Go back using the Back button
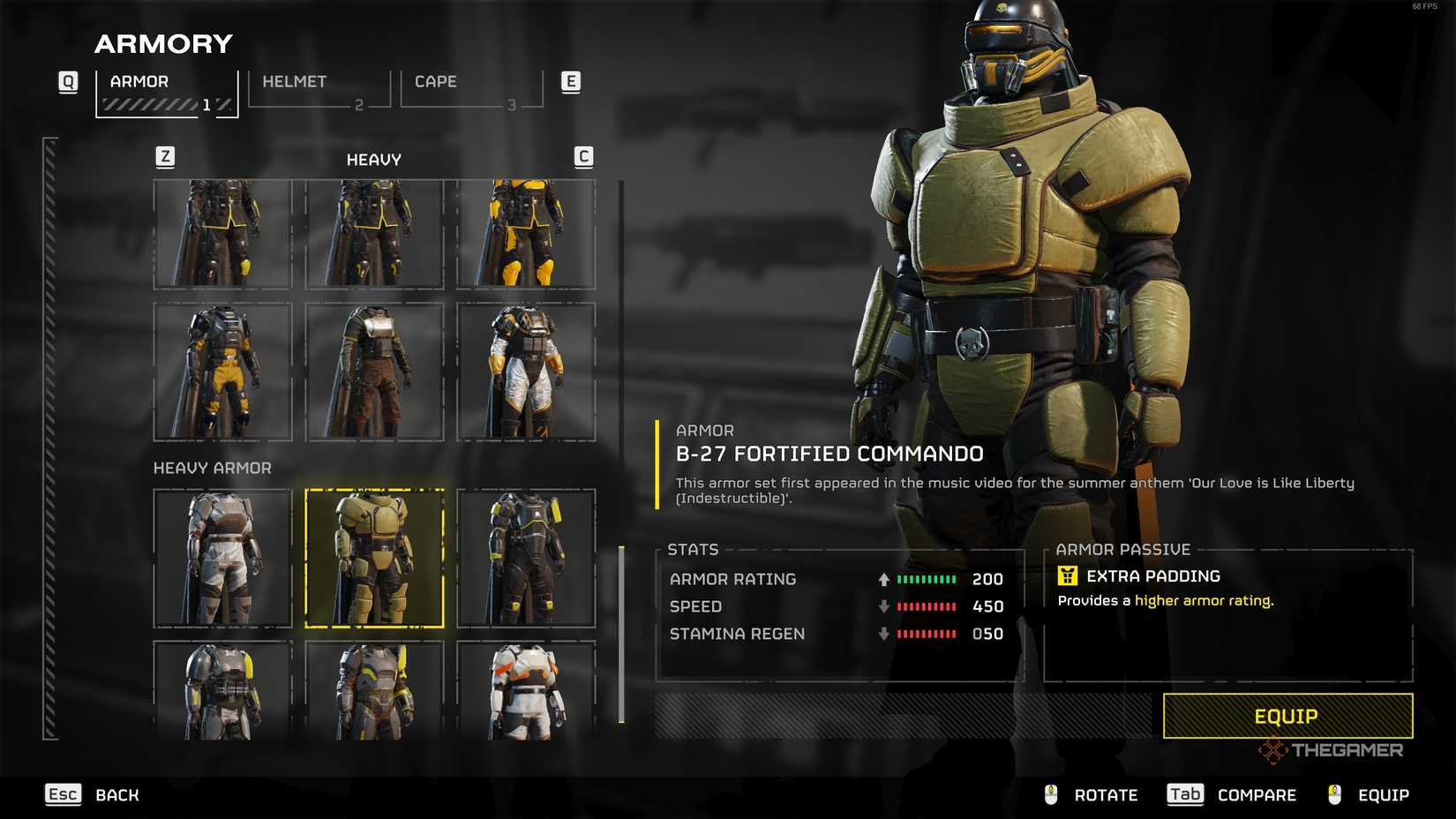 [93, 795]
